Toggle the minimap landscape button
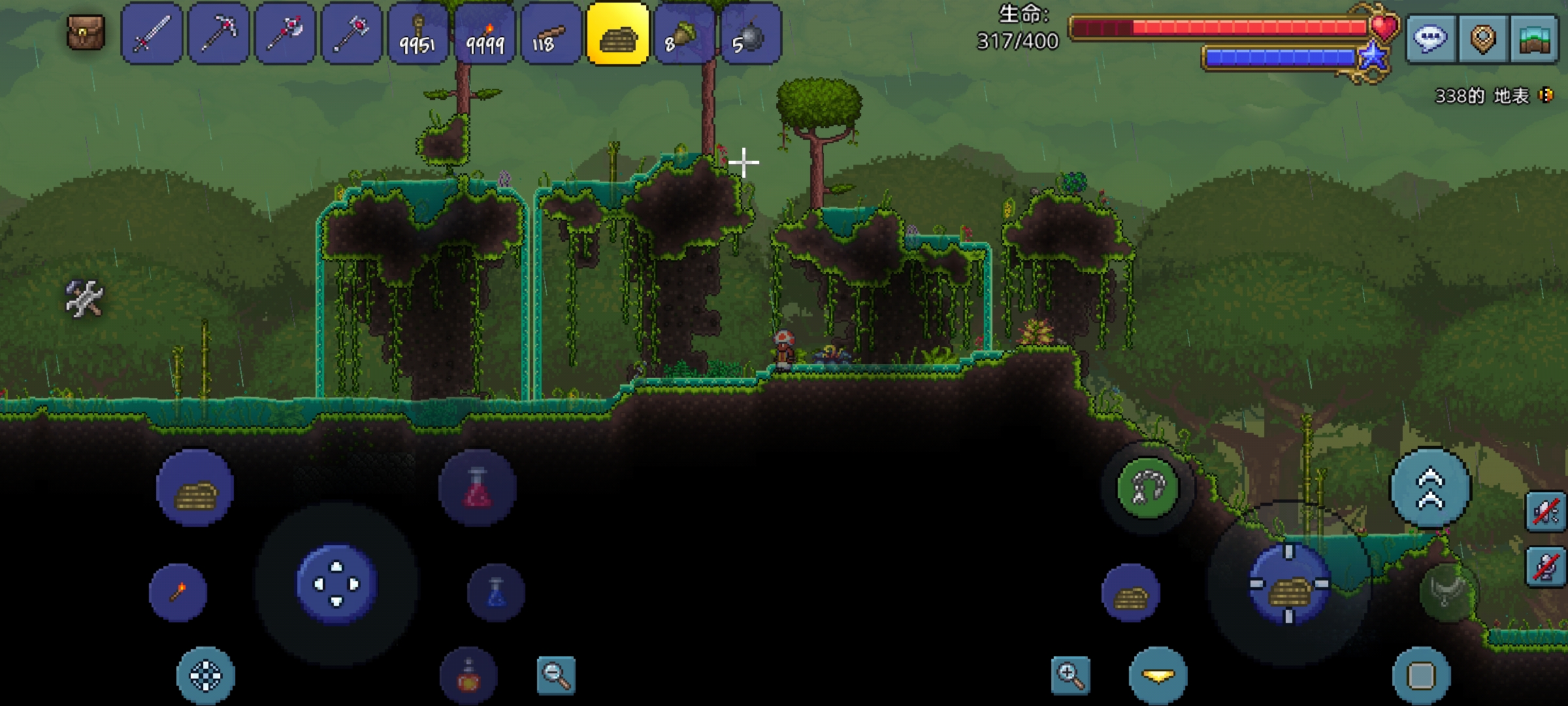The width and height of the screenshot is (1568, 706). pos(1535,38)
